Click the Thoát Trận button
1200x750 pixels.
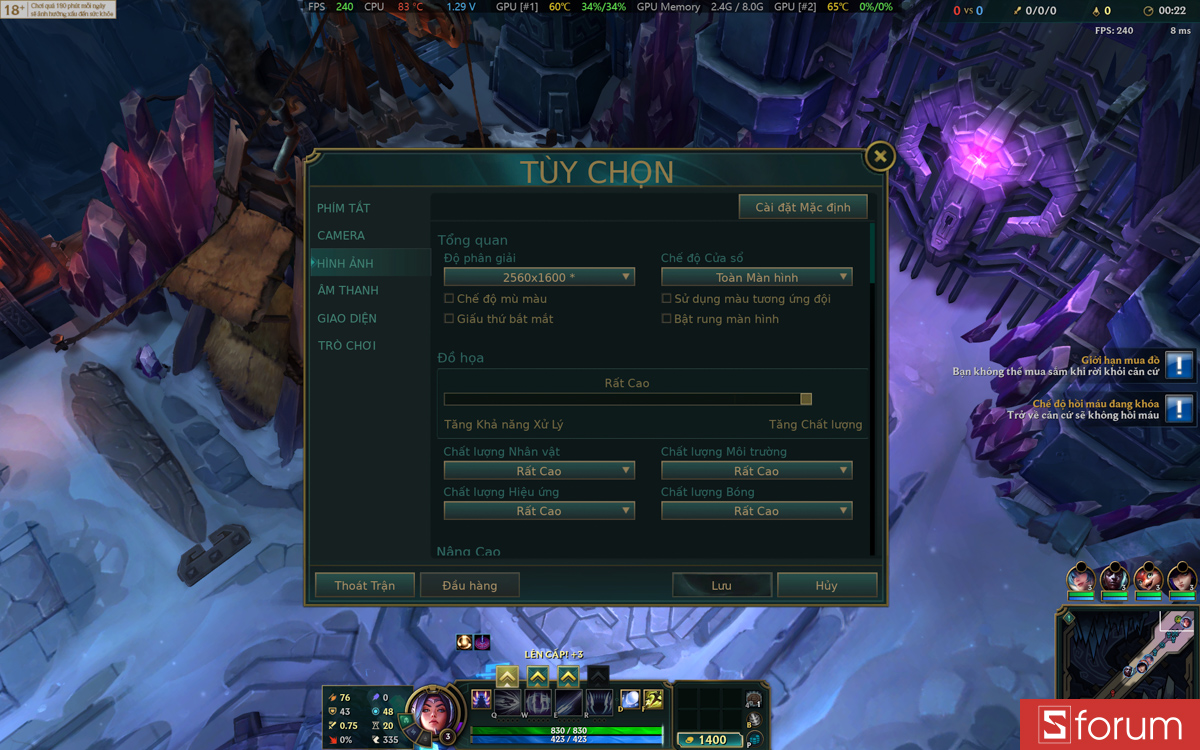point(365,585)
